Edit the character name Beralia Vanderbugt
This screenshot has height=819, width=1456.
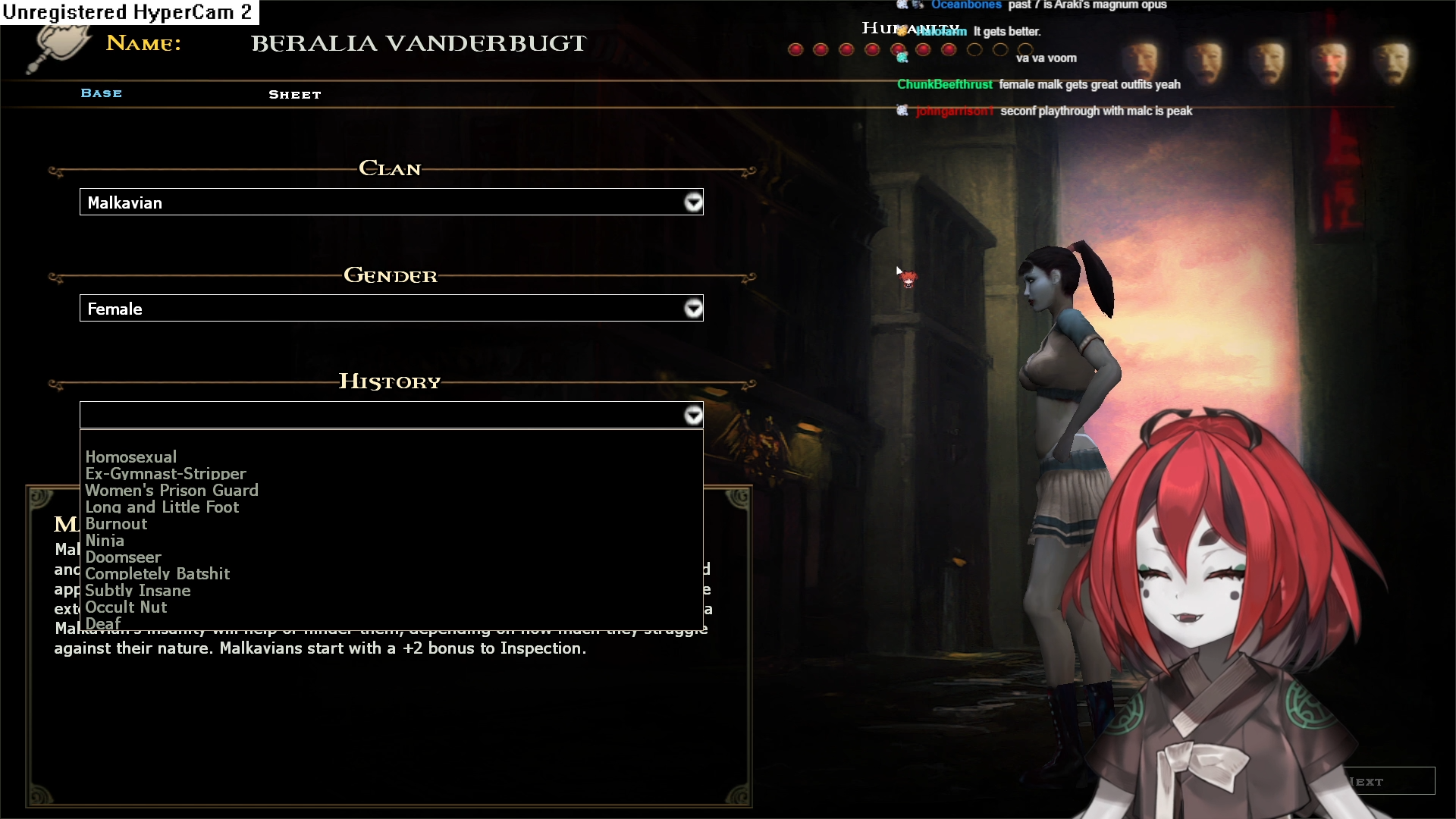click(419, 44)
